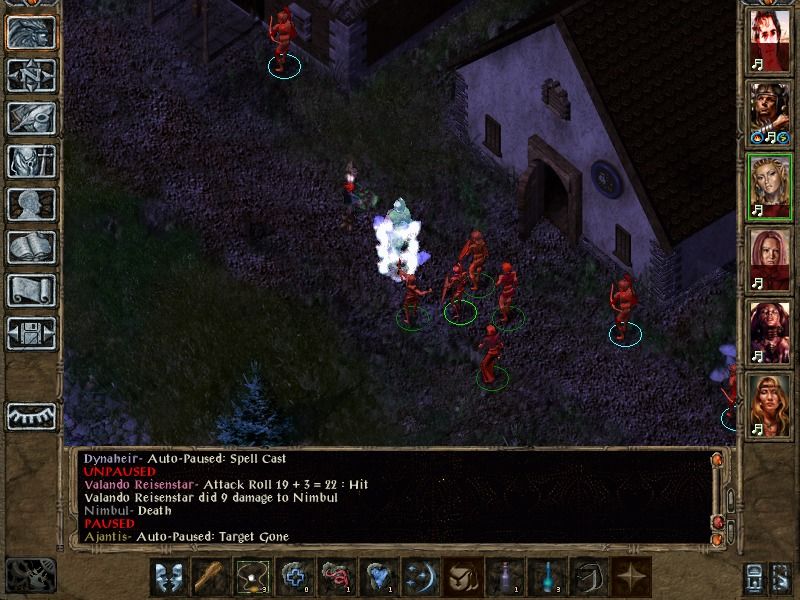Open the four-pointed star special abilities
Screen dimensions: 800x600
click(x=629, y=577)
